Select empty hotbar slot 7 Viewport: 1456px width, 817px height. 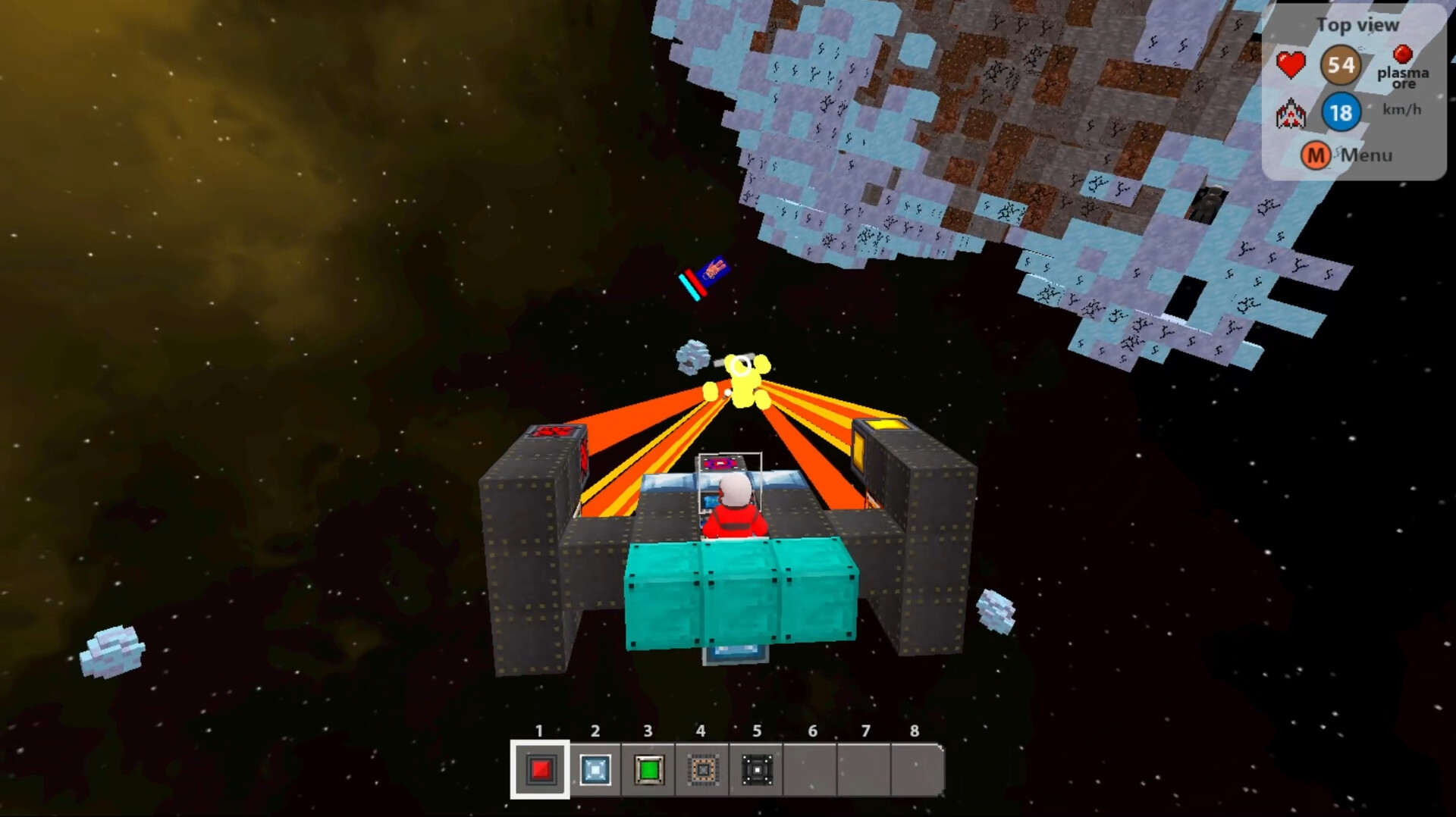866,771
